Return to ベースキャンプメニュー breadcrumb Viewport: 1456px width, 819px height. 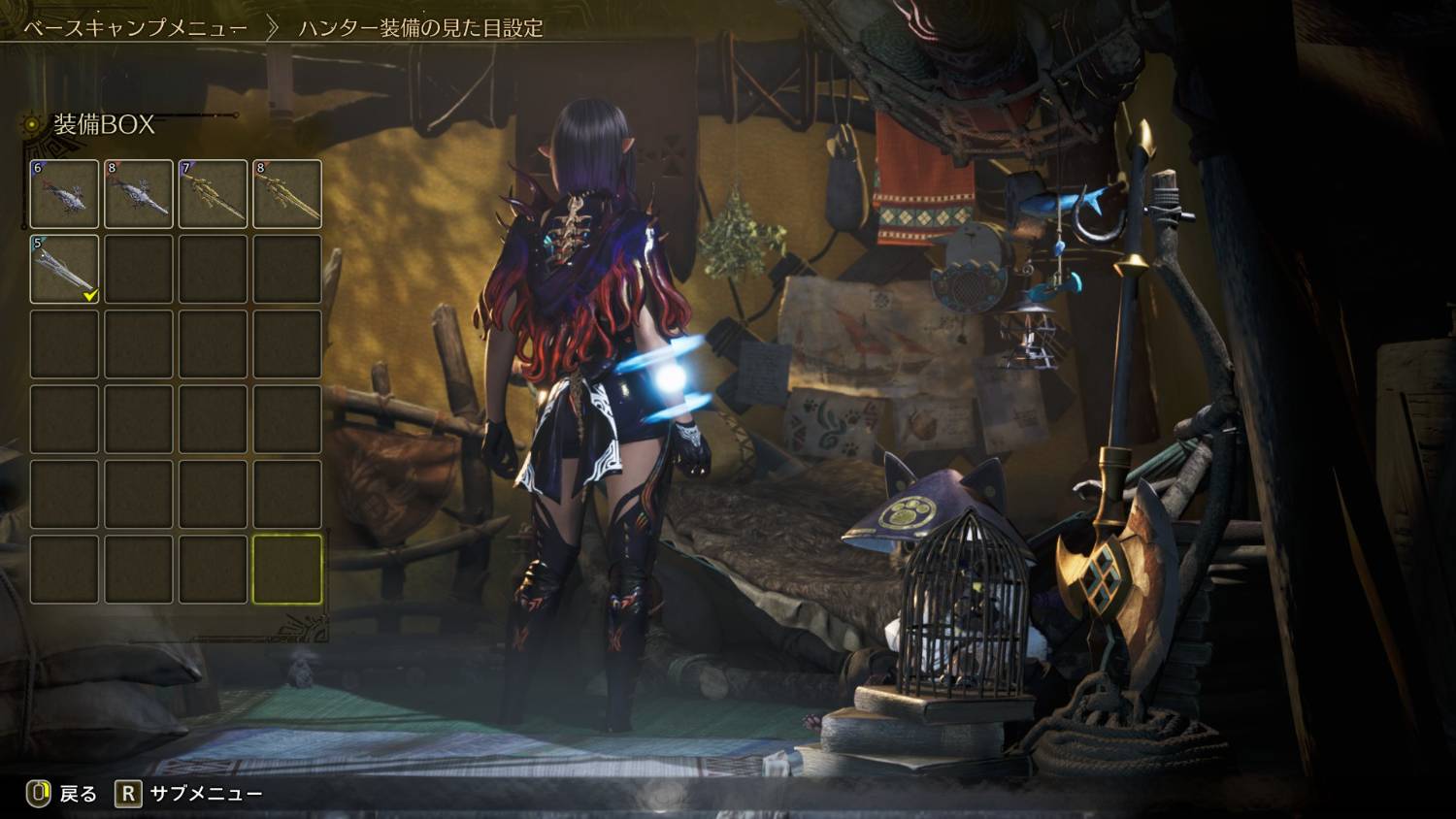pyautogui.click(x=135, y=28)
